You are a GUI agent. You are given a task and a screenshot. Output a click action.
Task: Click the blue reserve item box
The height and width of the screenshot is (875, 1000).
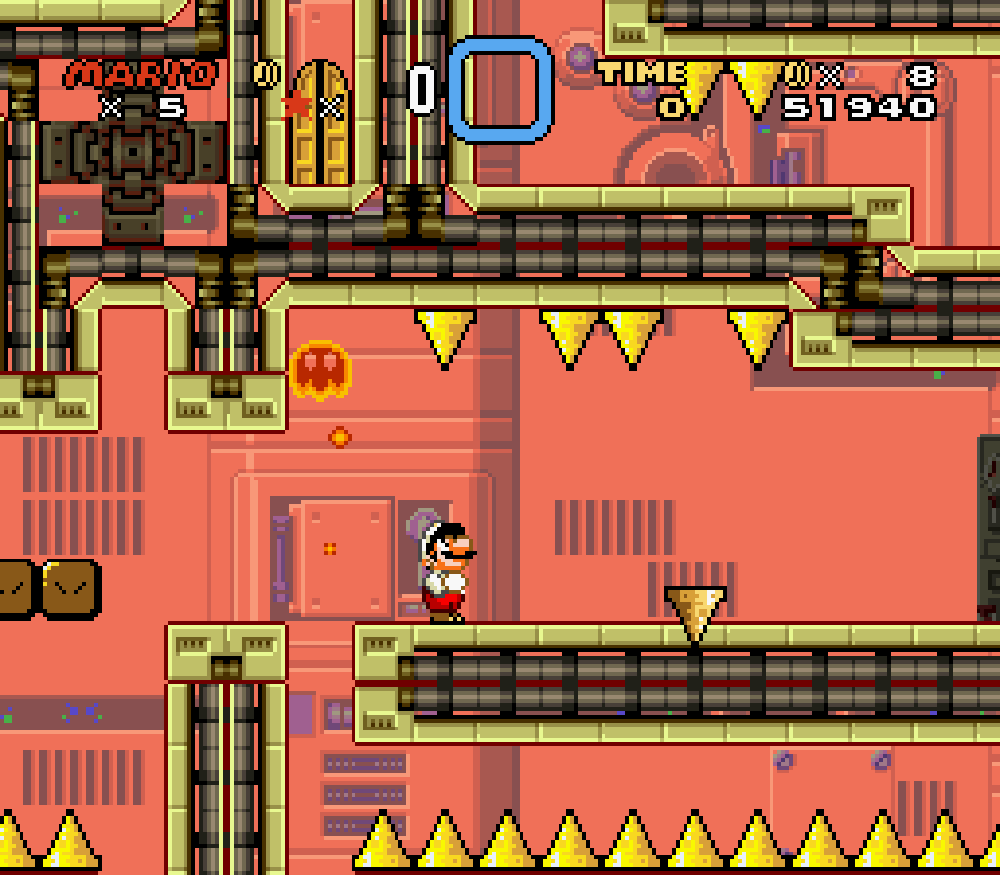coord(500,89)
